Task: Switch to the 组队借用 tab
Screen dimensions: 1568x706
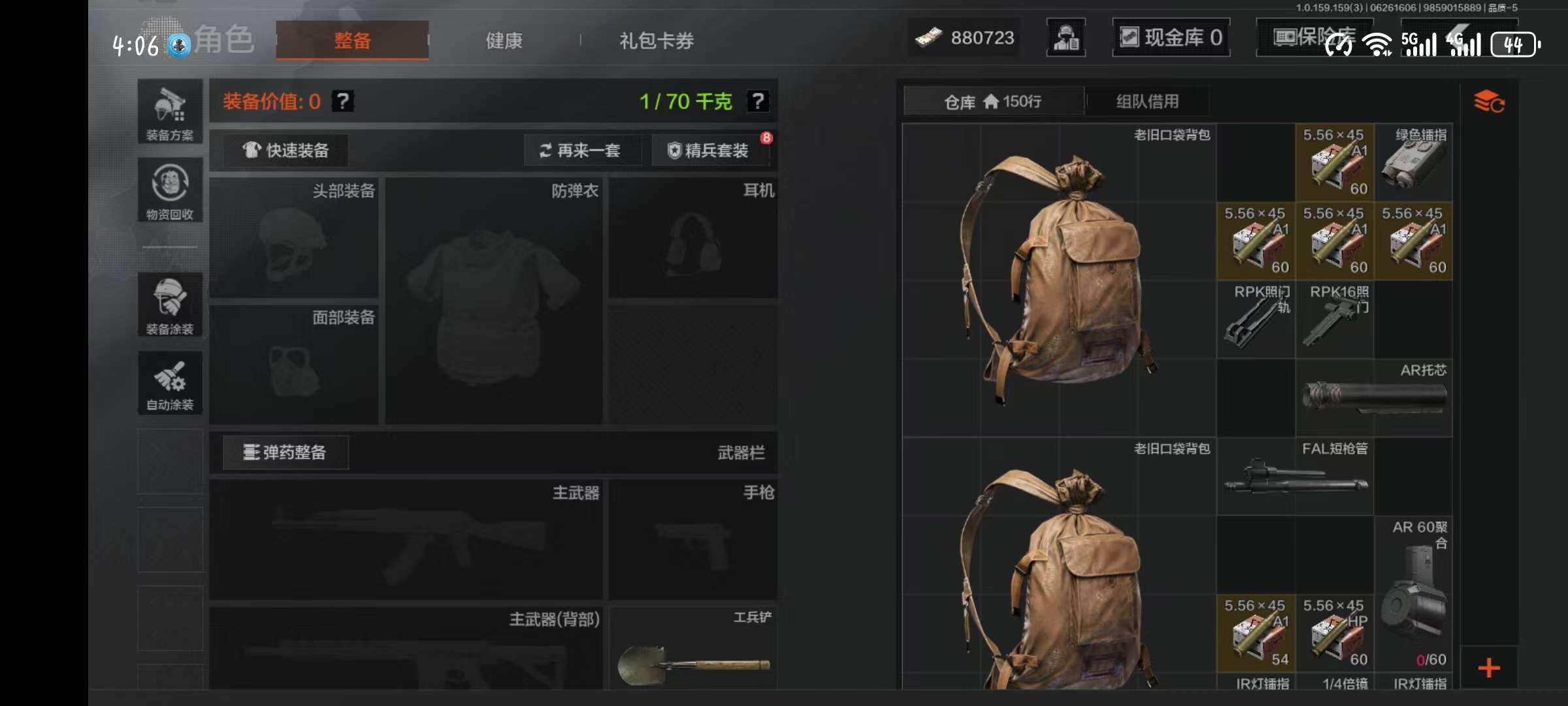Action: tap(1147, 101)
